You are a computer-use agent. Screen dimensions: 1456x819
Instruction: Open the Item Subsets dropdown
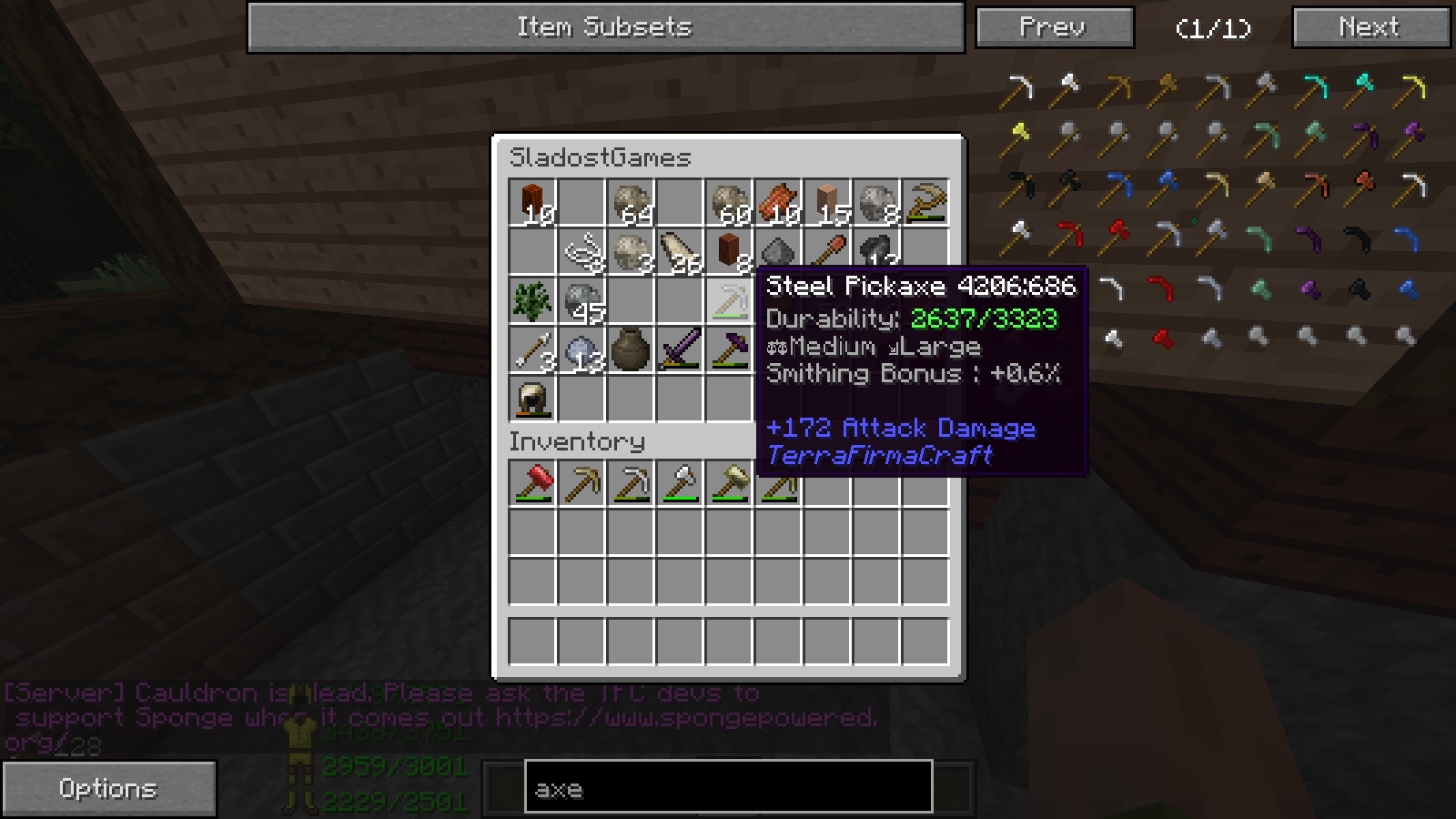tap(605, 27)
